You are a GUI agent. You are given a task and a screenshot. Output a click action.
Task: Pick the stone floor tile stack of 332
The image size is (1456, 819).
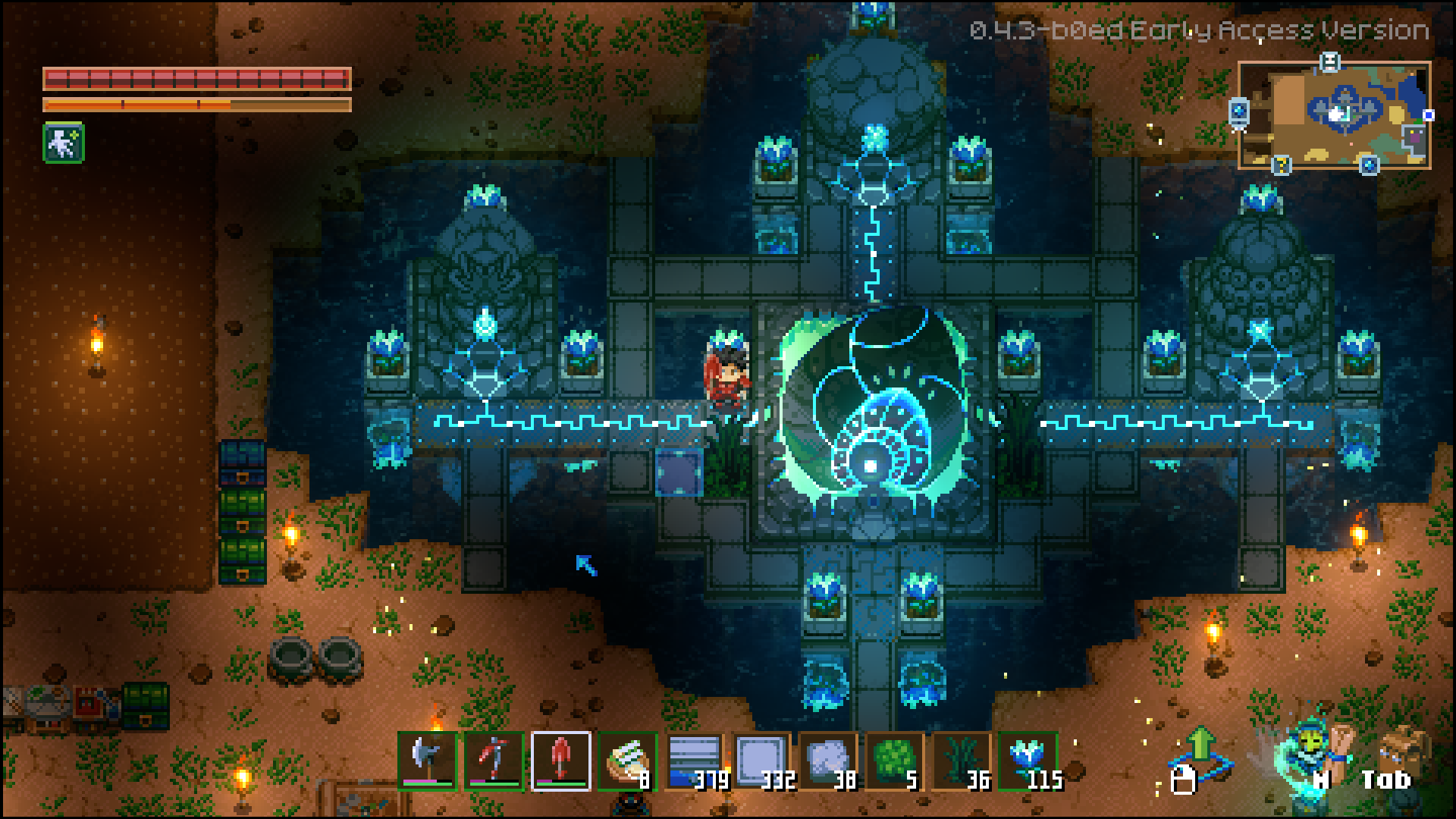coord(761,761)
